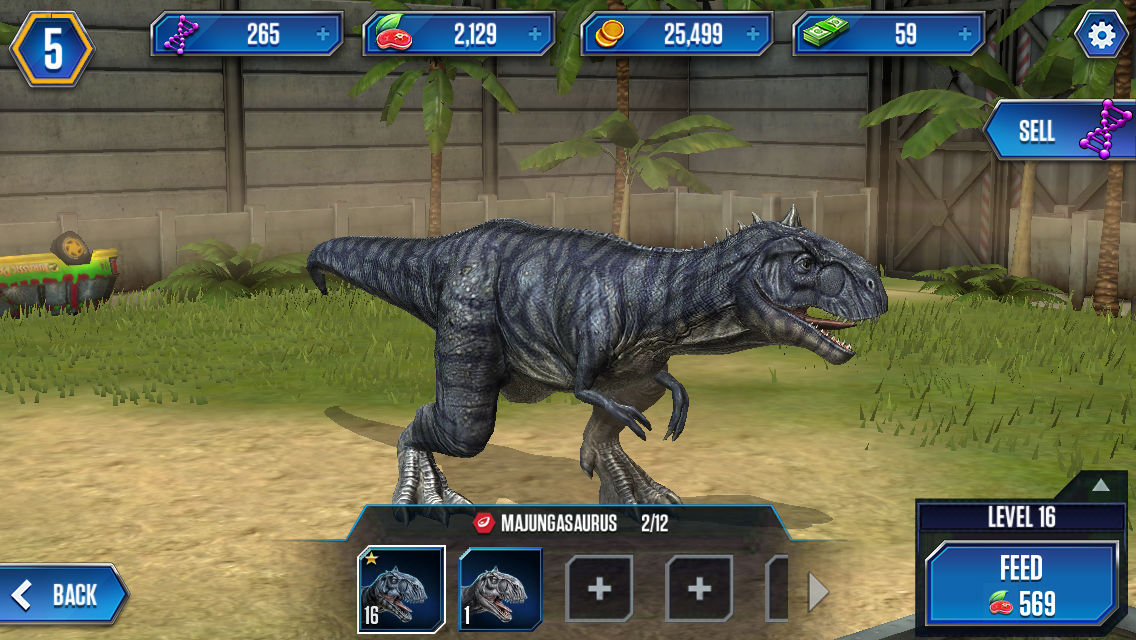Add more food with the plus button
Viewport: 1136px width, 640px height.
tap(534, 35)
